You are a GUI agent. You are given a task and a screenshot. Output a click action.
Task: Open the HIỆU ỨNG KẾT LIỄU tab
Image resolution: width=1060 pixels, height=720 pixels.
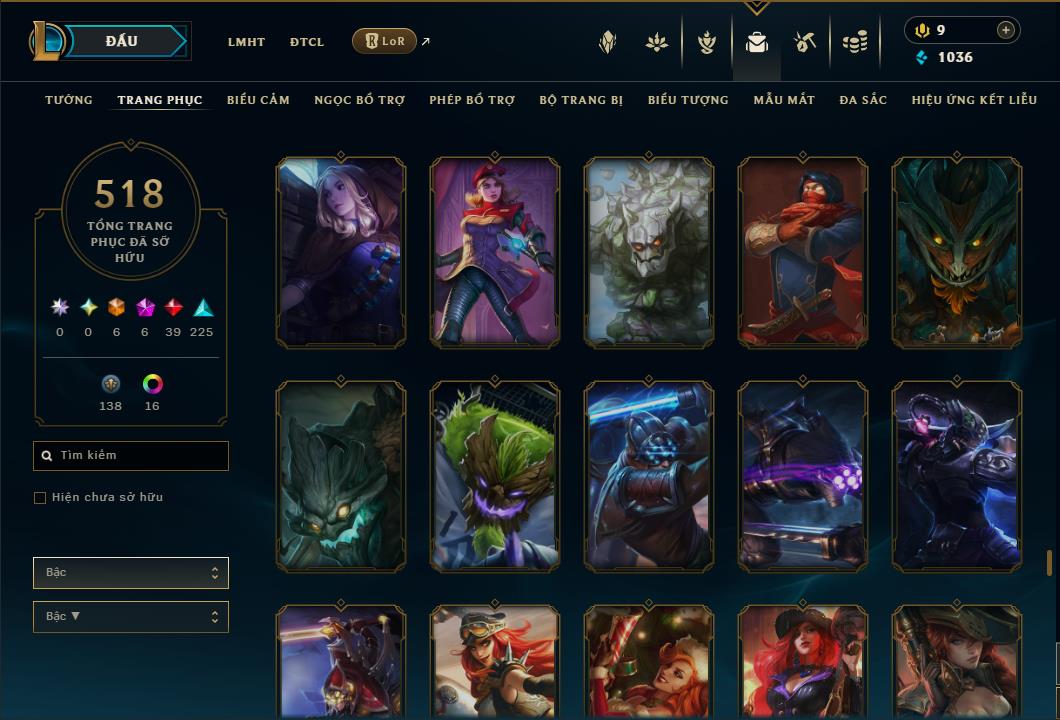[974, 100]
